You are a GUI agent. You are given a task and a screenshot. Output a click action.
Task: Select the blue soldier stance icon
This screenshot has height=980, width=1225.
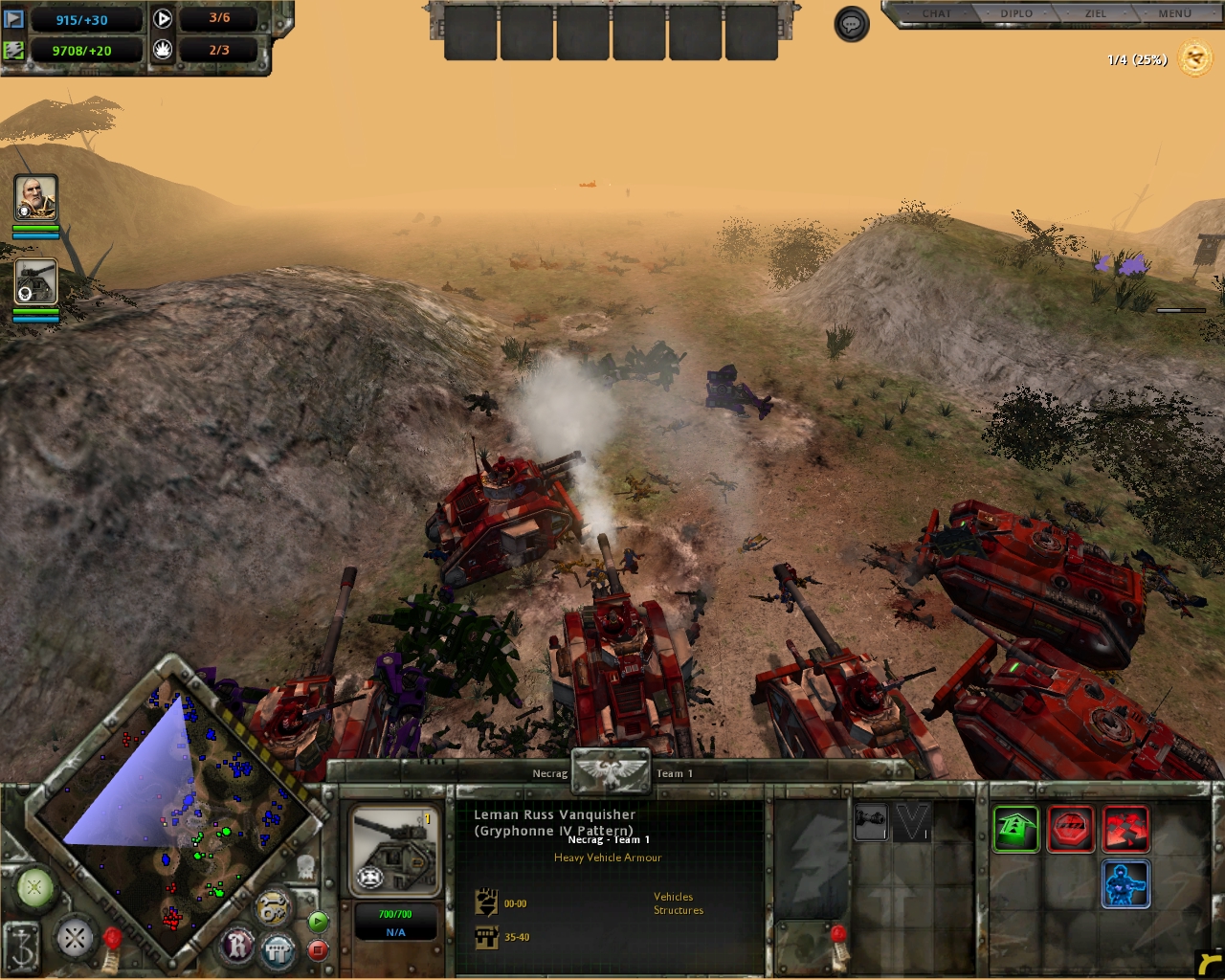(1125, 883)
